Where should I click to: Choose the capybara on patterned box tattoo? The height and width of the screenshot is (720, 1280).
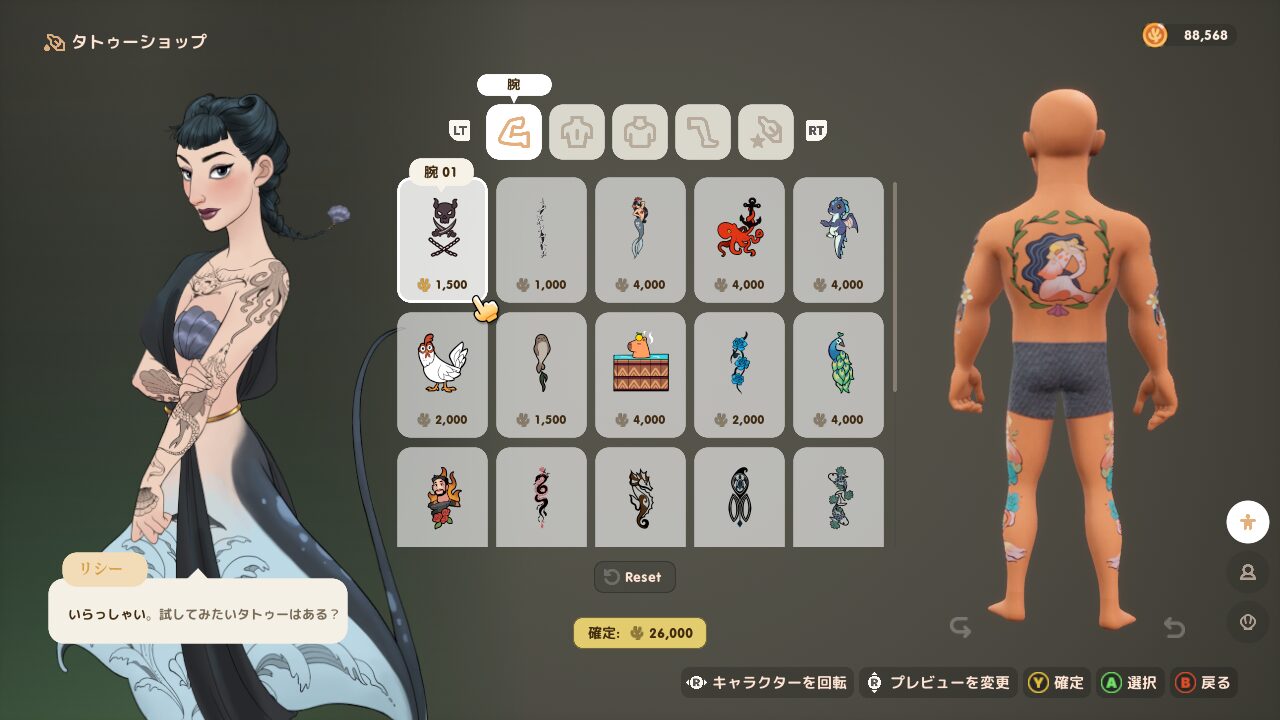coord(640,374)
